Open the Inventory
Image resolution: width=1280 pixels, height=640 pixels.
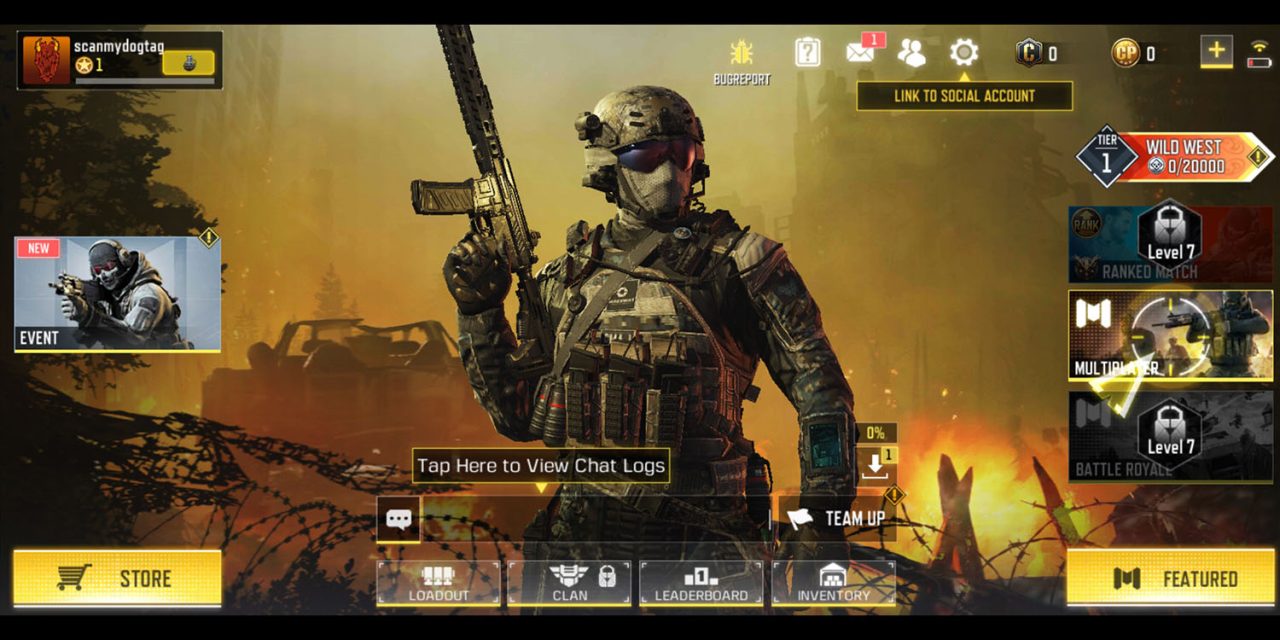coord(833,582)
